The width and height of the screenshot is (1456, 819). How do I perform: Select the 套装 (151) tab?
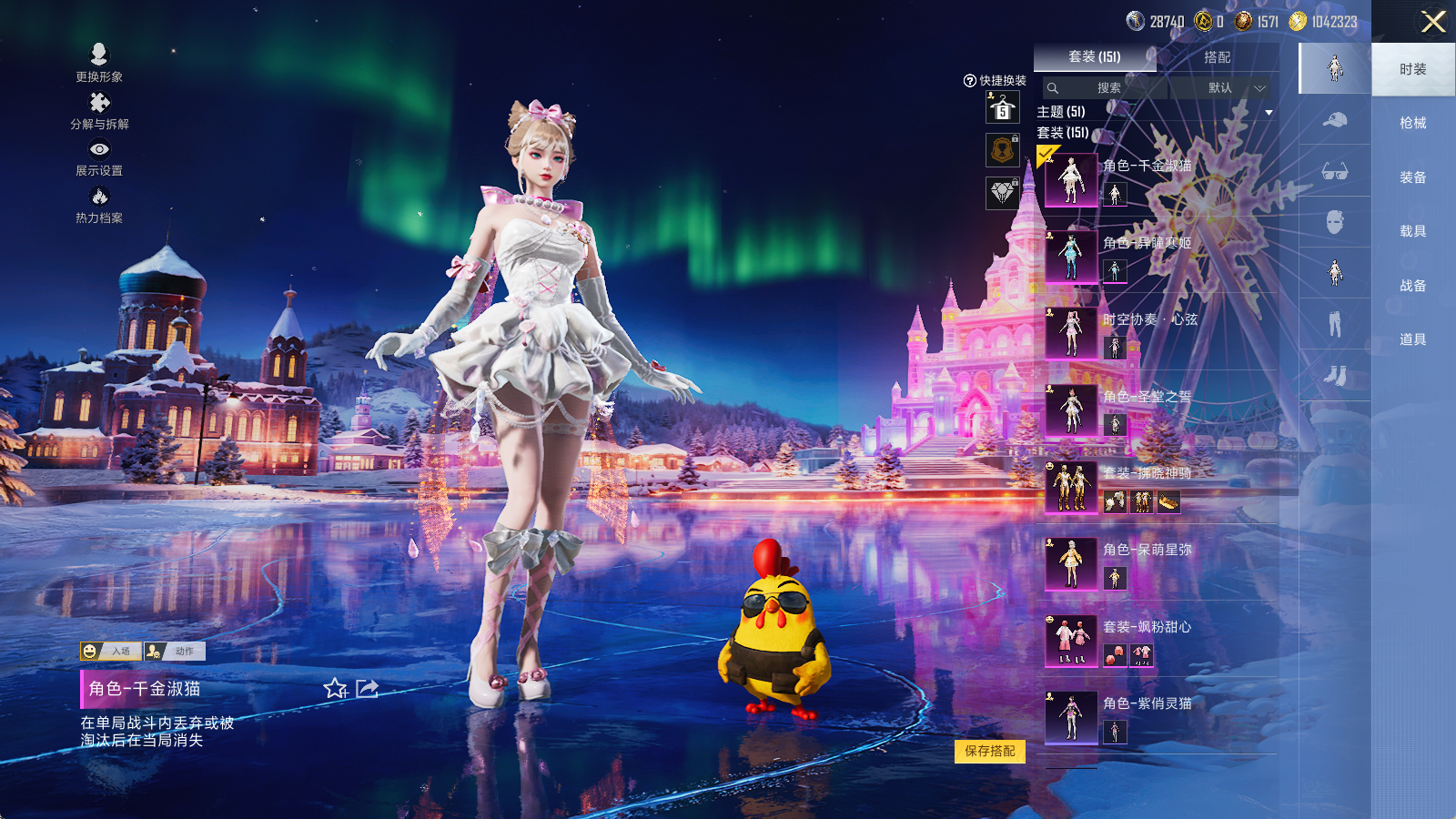pos(1095,57)
